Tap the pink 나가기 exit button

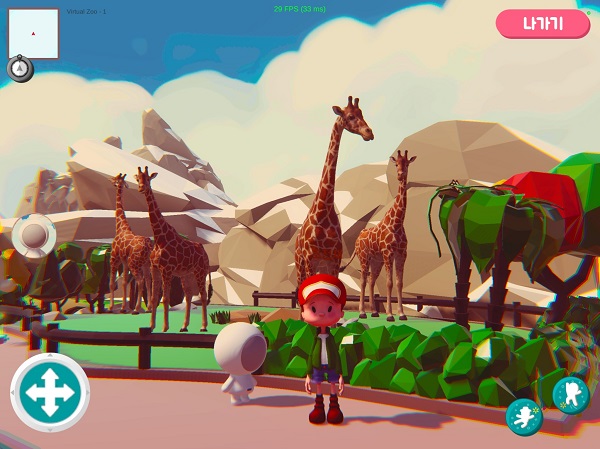tap(543, 24)
